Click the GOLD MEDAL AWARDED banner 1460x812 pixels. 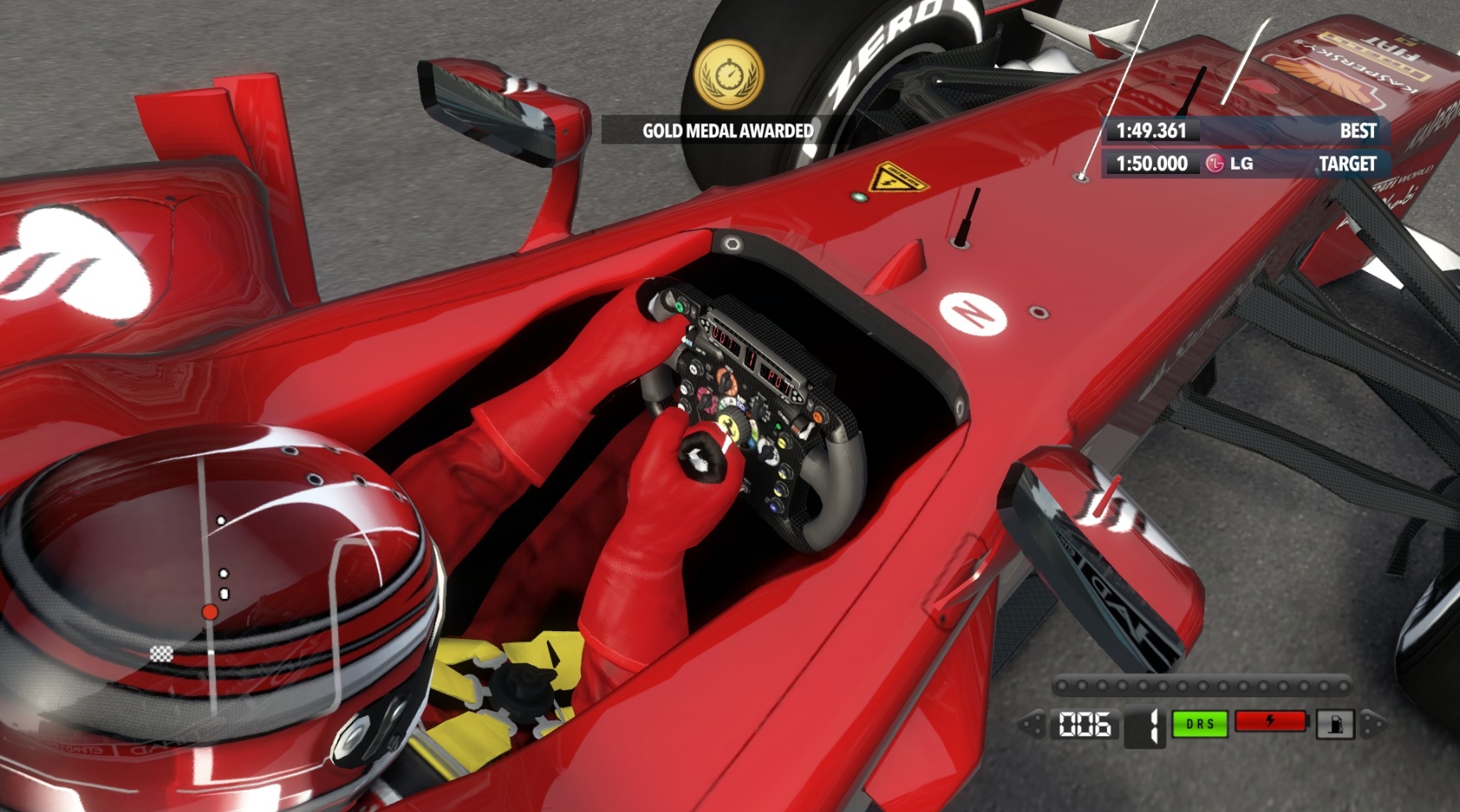tap(727, 132)
